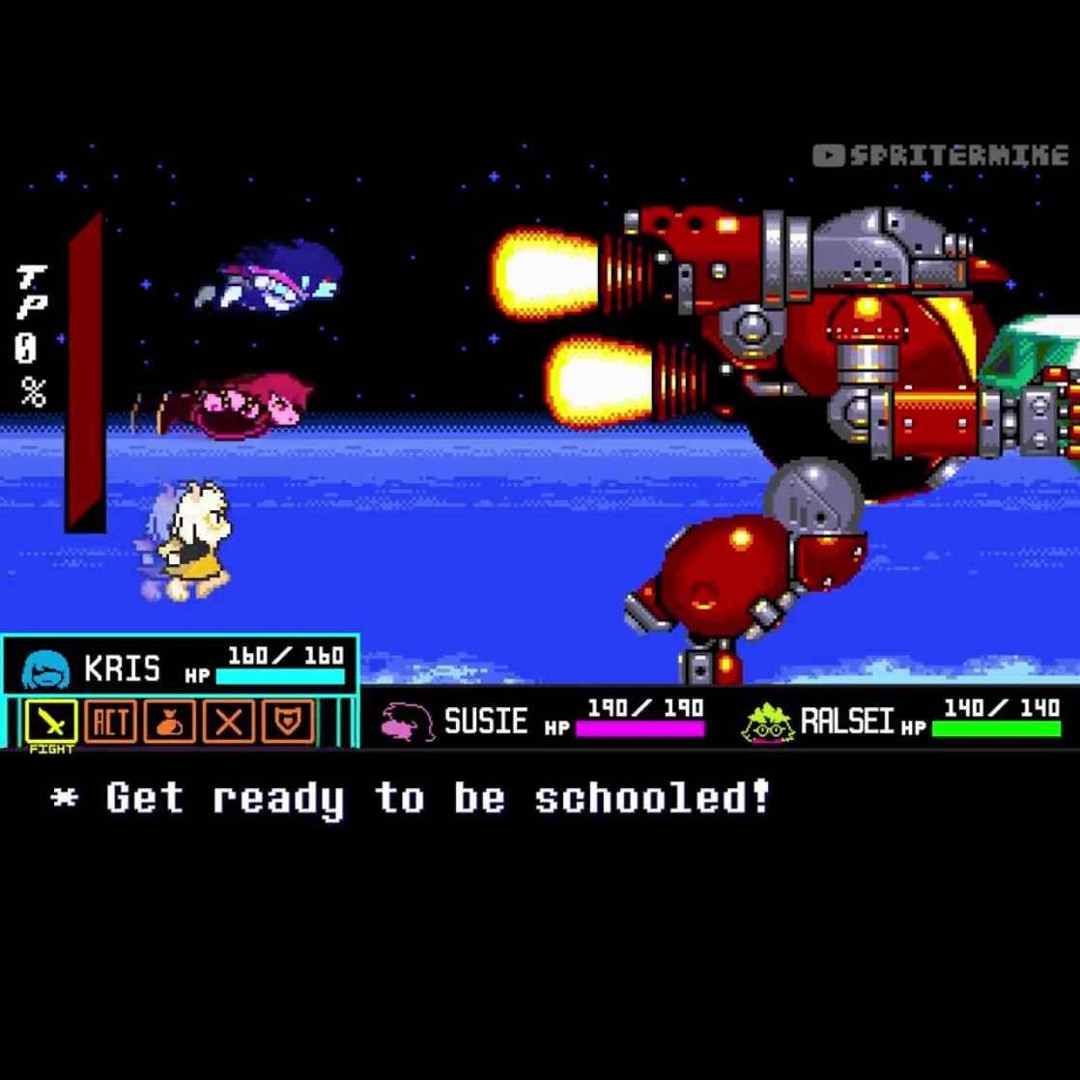Image resolution: width=1080 pixels, height=1080 pixels.
Task: Switch to Ralsei's party panel
Action: 900,720
